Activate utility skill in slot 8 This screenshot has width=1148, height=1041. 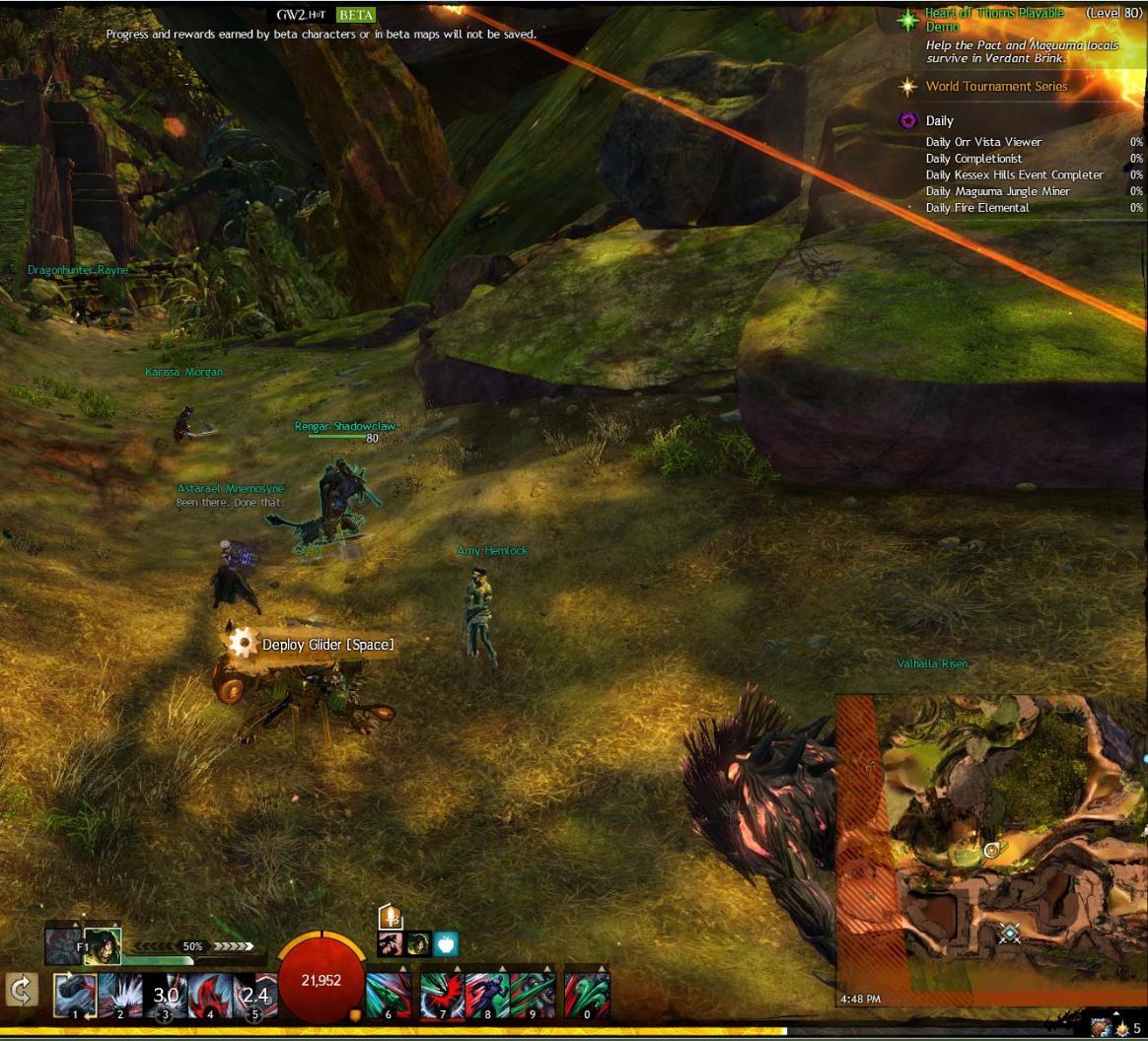click(487, 996)
